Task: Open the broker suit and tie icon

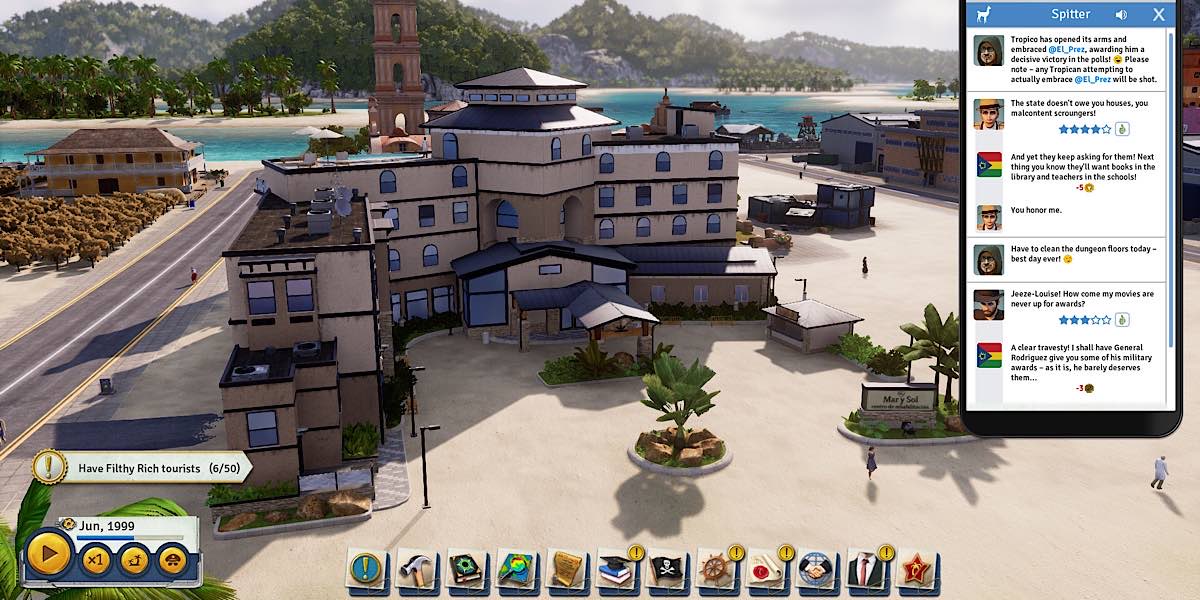Action: [866, 569]
